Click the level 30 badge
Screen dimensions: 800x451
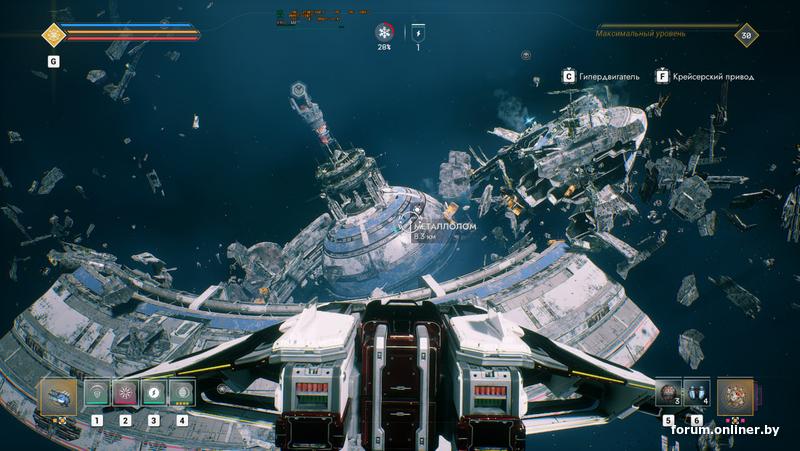point(745,35)
